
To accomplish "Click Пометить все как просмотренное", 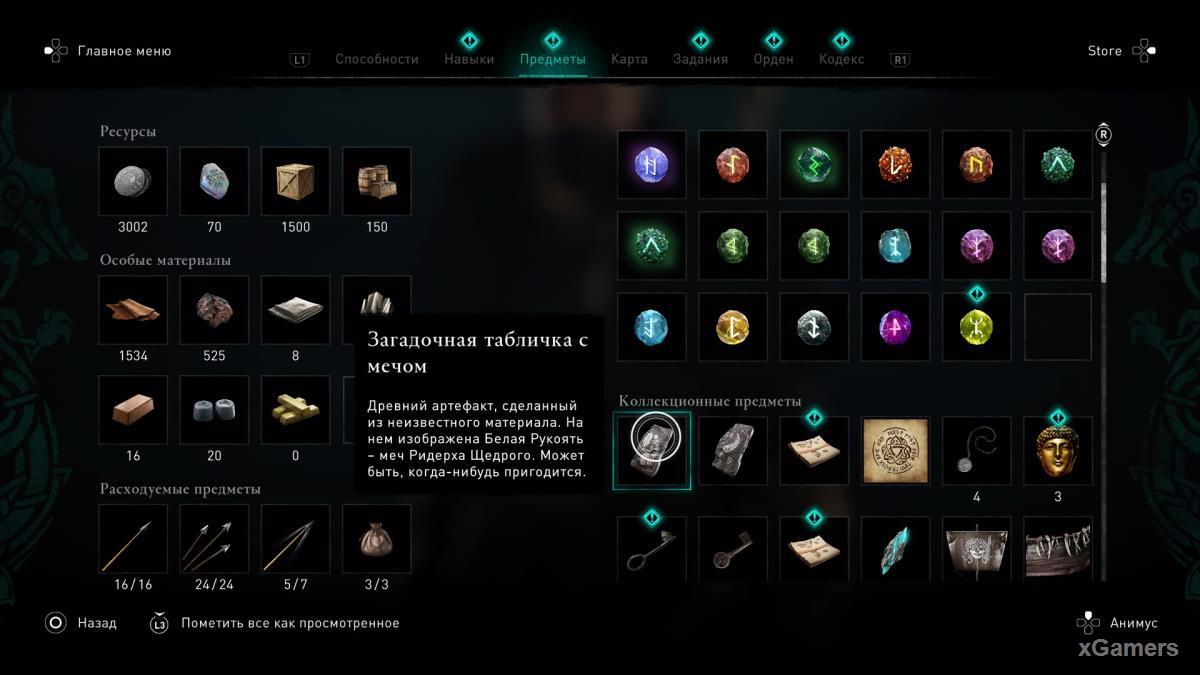I will (x=289, y=623).
